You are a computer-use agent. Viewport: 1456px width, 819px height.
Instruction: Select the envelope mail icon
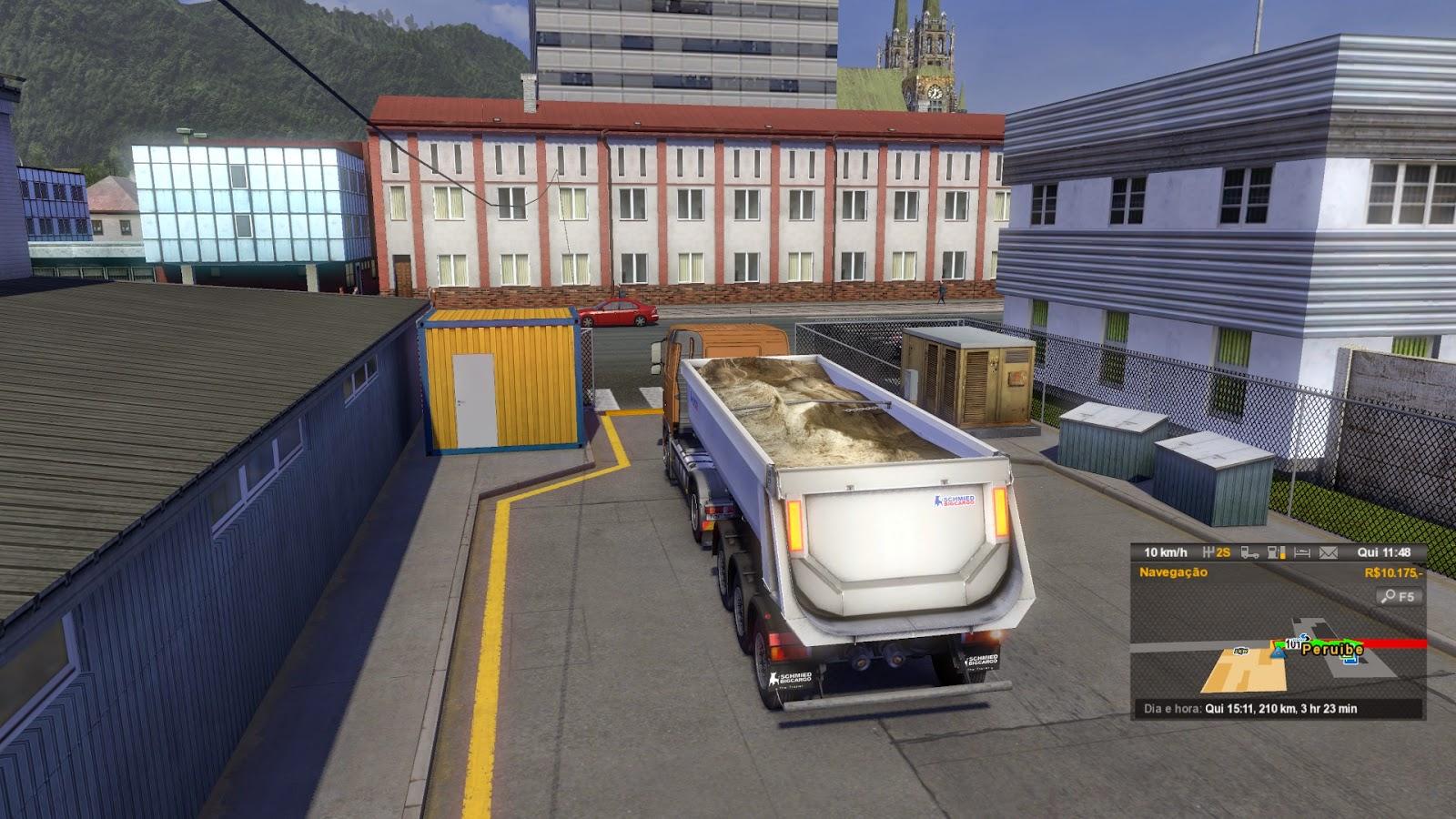coord(1329,552)
